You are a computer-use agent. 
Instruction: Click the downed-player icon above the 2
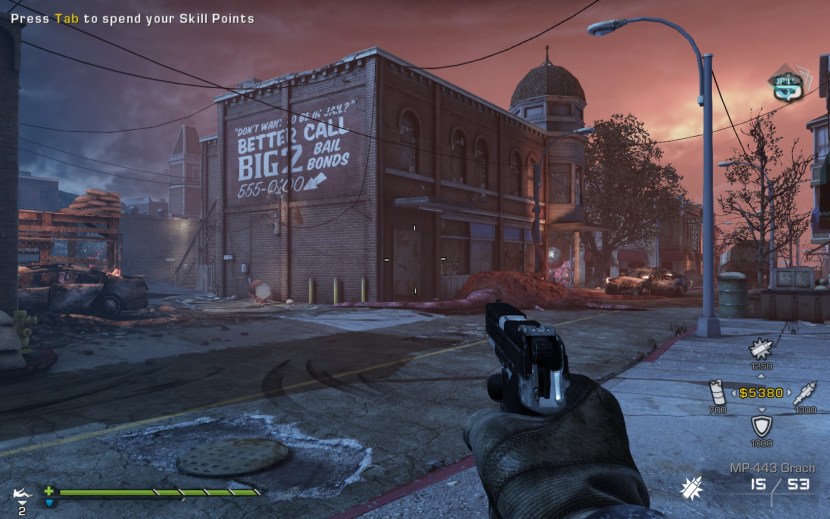[x=21, y=494]
